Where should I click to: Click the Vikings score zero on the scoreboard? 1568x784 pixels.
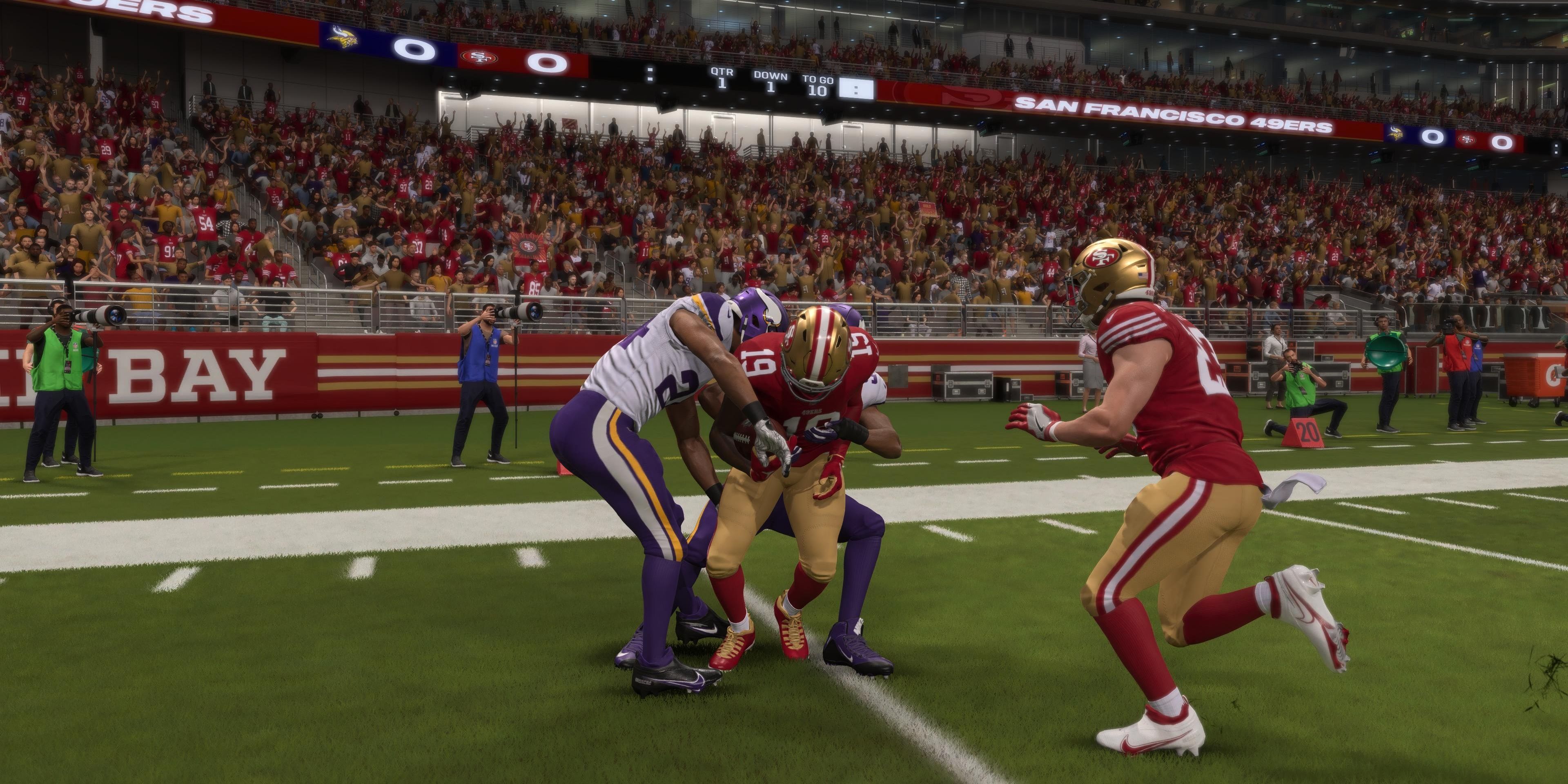(415, 47)
